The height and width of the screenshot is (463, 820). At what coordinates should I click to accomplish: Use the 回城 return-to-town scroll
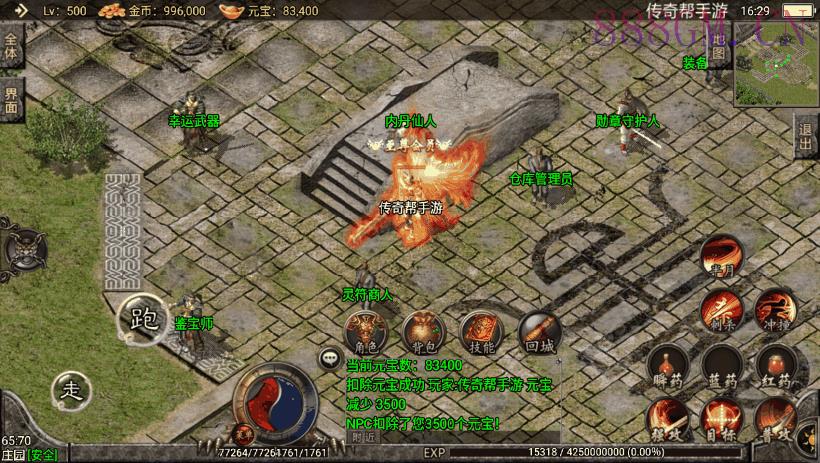pyautogui.click(x=538, y=331)
